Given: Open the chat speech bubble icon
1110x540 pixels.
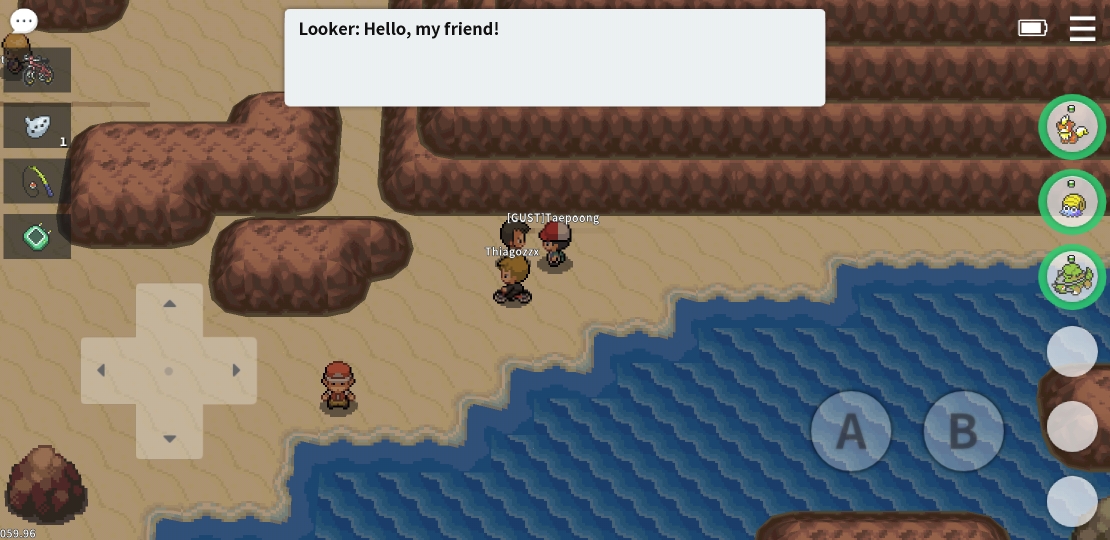Looking at the screenshot, I should click(24, 20).
